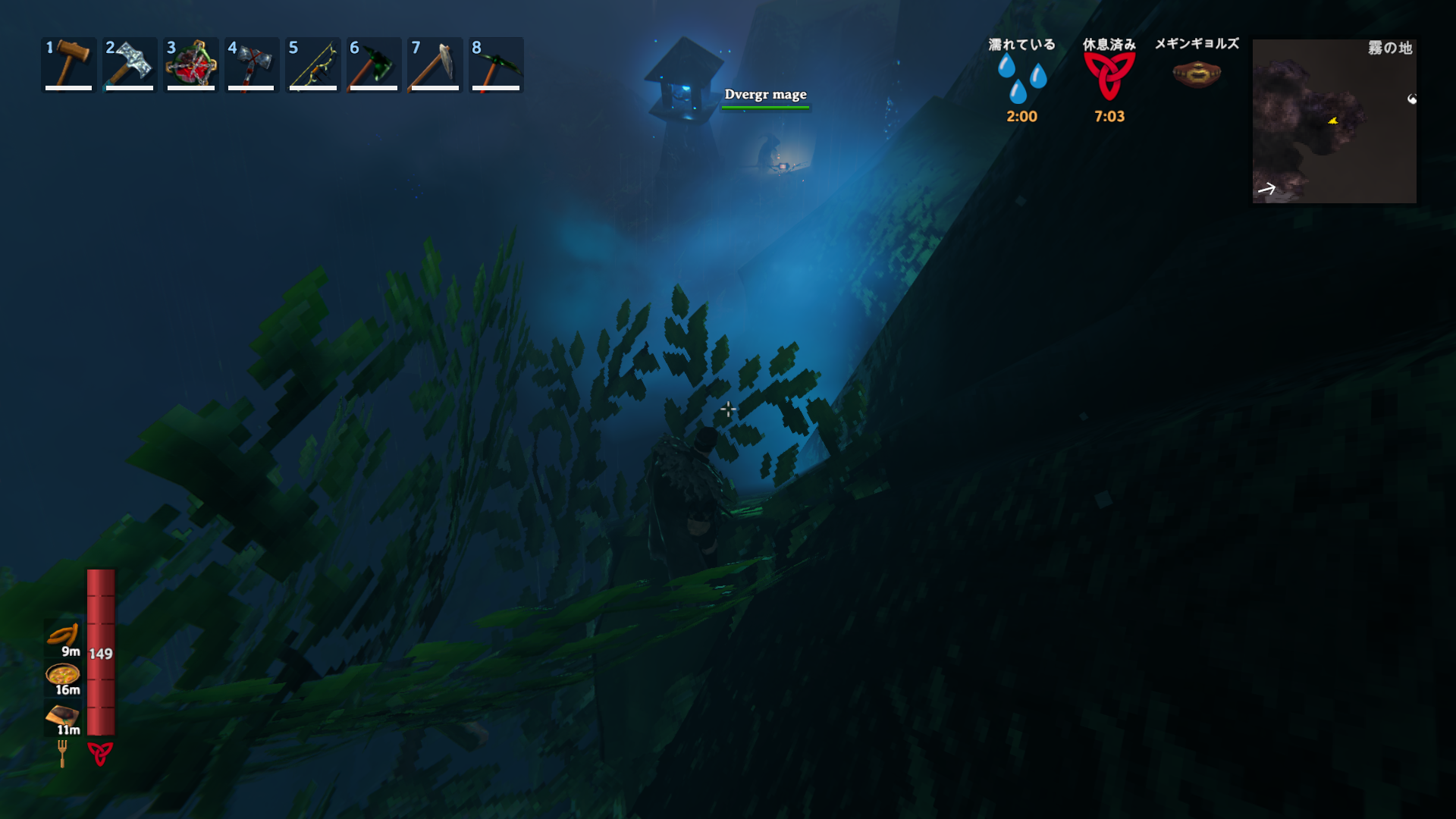Image resolution: width=1456 pixels, height=819 pixels.
Task: Click the fork icon below the food list
Action: click(62, 753)
